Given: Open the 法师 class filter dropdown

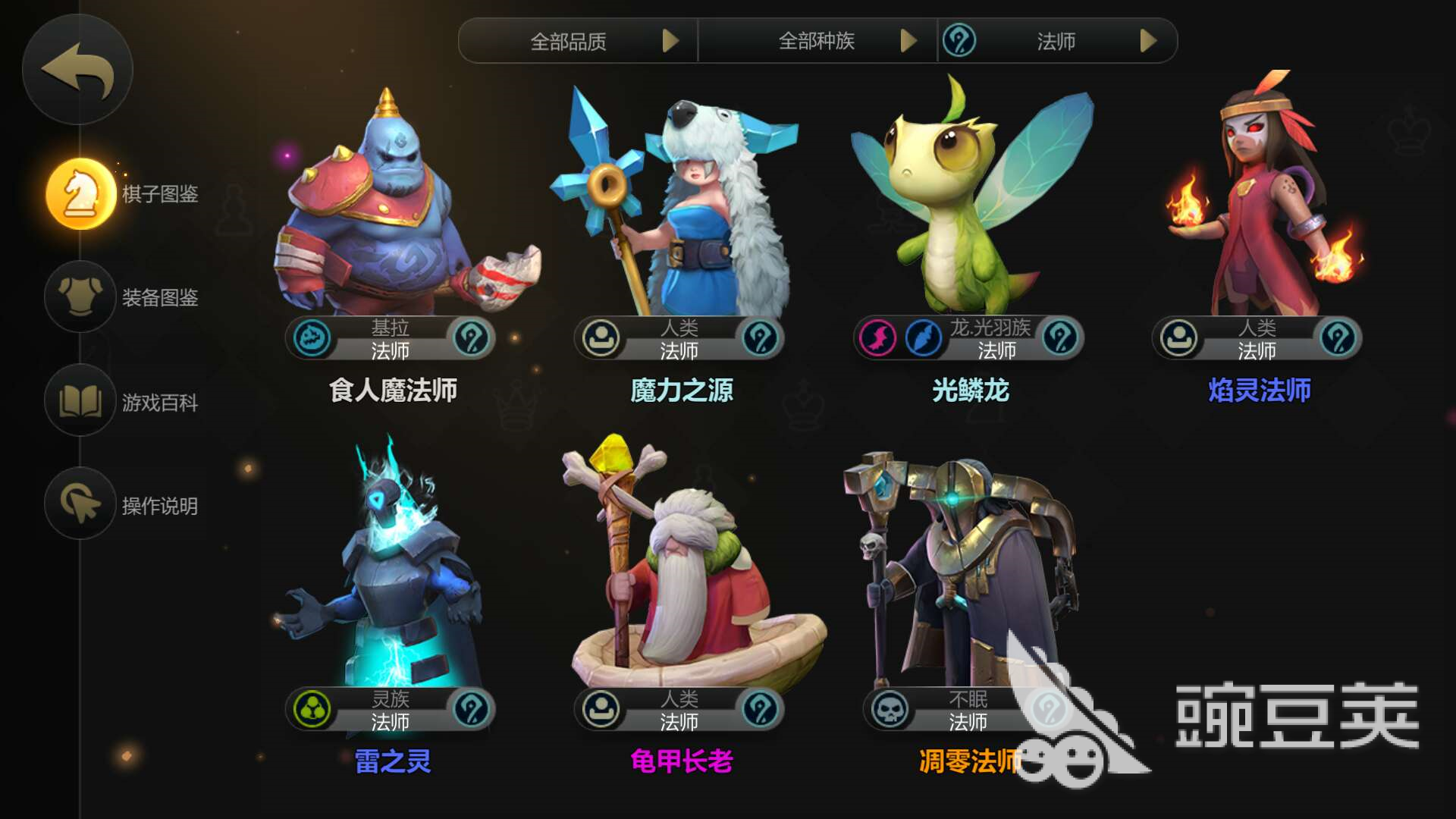Looking at the screenshot, I should [1058, 41].
